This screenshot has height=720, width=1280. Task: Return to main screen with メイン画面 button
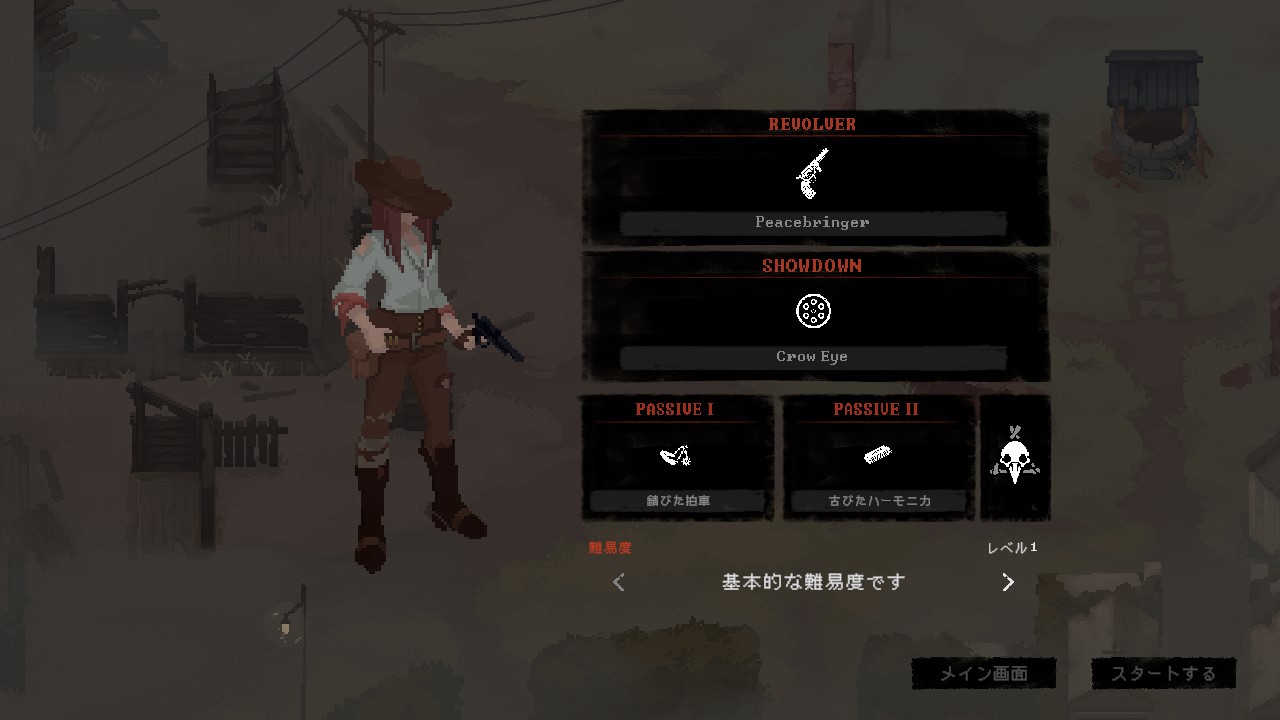click(984, 673)
